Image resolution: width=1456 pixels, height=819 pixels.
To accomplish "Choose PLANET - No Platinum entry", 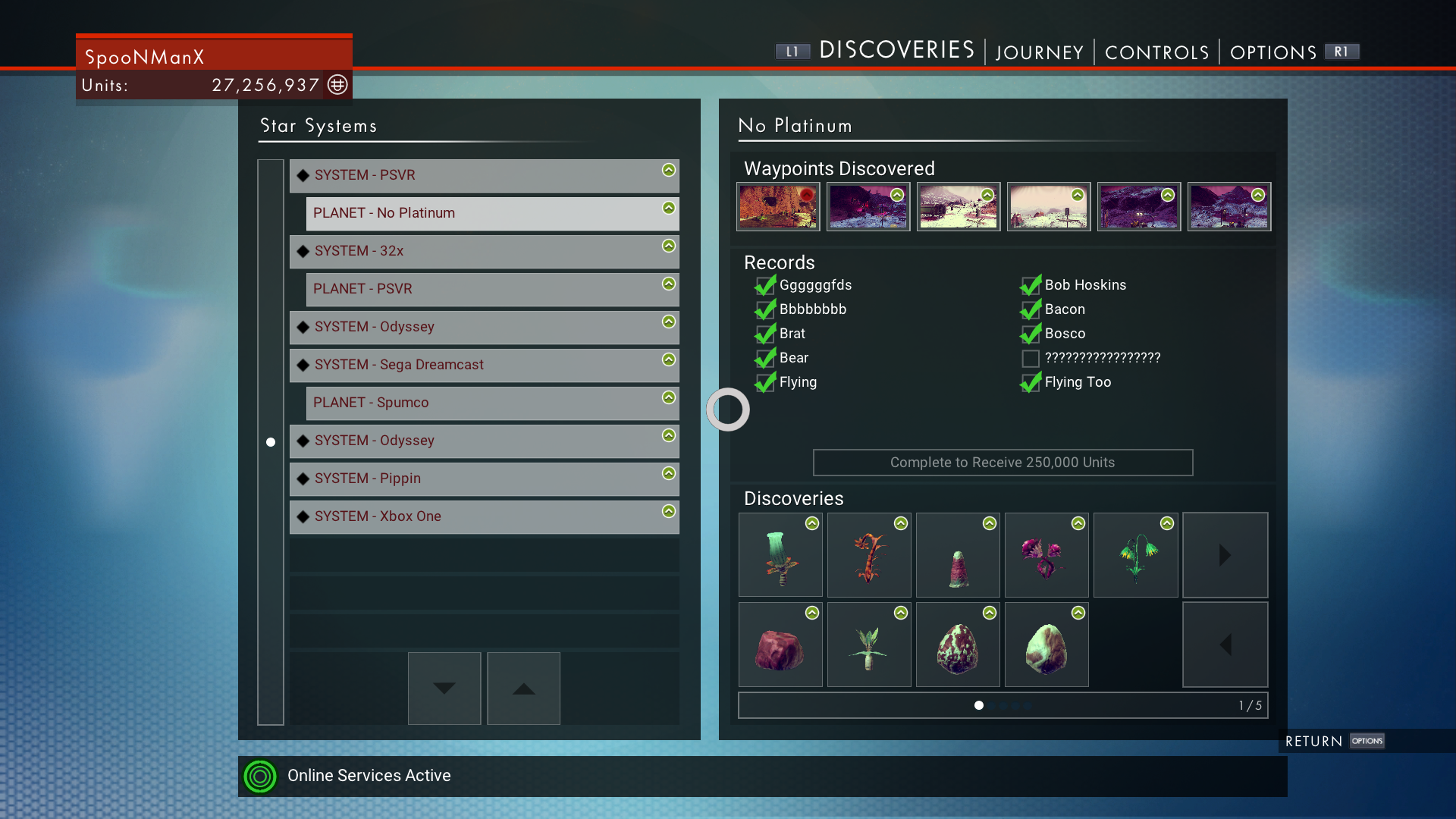I will [x=492, y=213].
